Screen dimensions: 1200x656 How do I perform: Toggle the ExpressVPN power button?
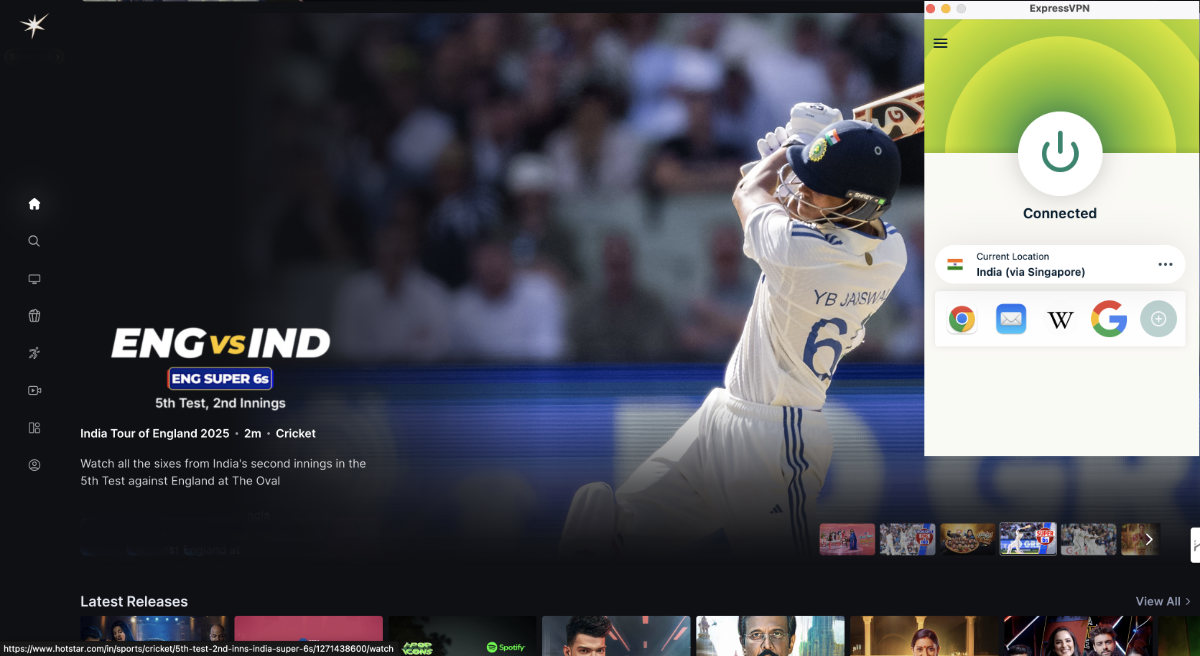1060,153
